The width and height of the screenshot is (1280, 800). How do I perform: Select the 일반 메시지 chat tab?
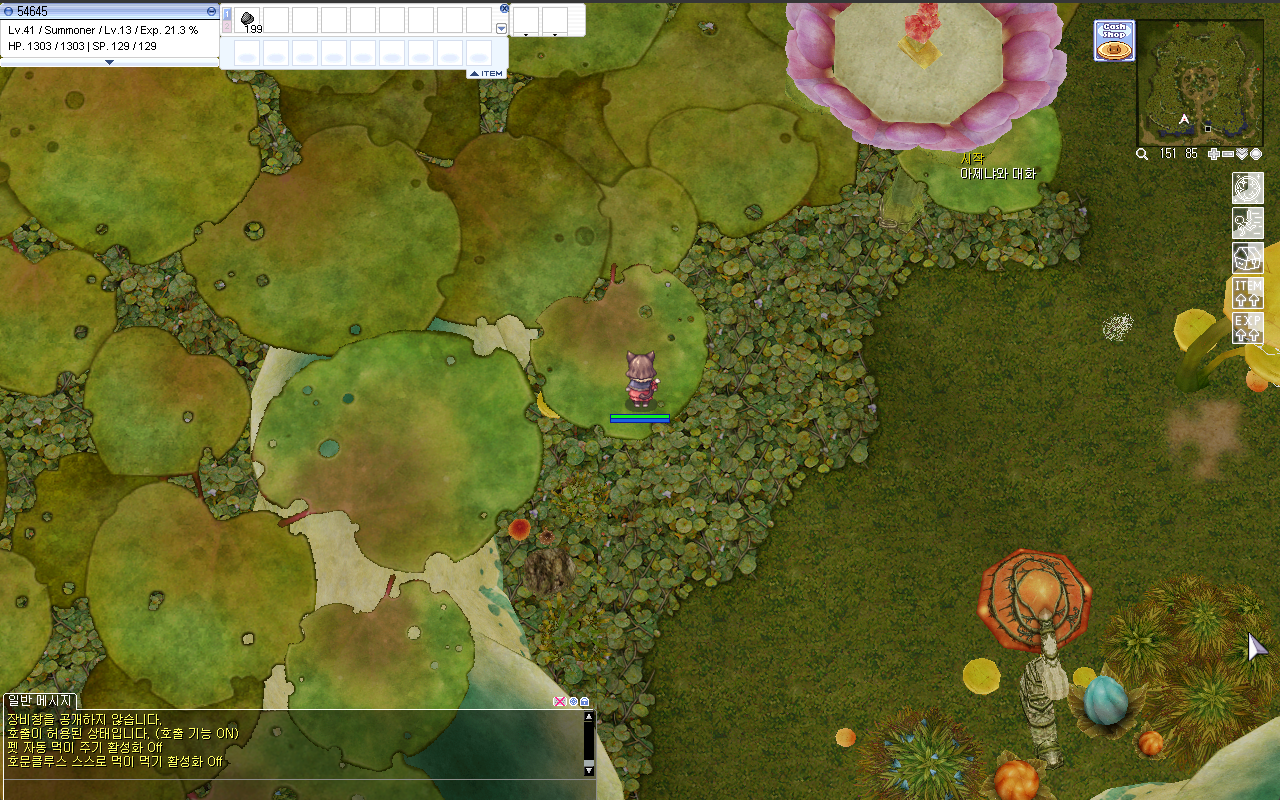39,701
